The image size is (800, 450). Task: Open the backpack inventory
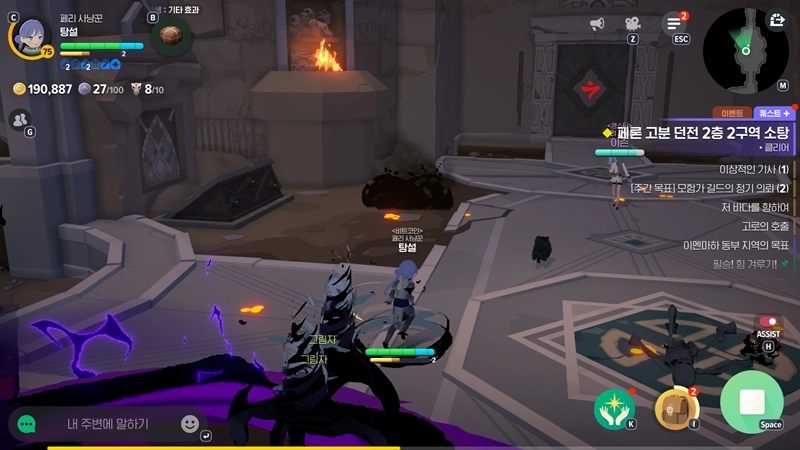pos(676,407)
